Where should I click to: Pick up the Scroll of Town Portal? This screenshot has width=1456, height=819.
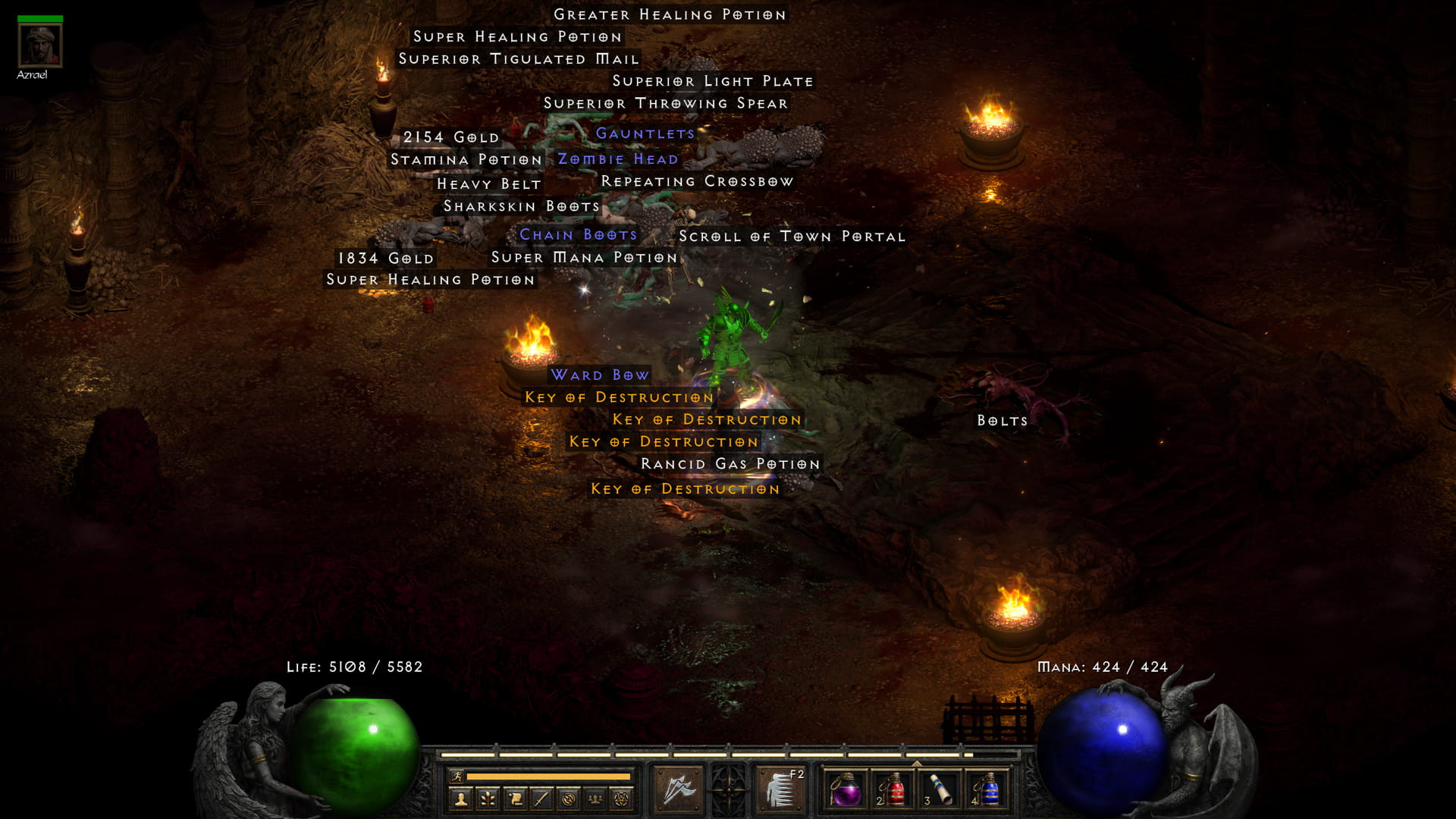pyautogui.click(x=793, y=237)
